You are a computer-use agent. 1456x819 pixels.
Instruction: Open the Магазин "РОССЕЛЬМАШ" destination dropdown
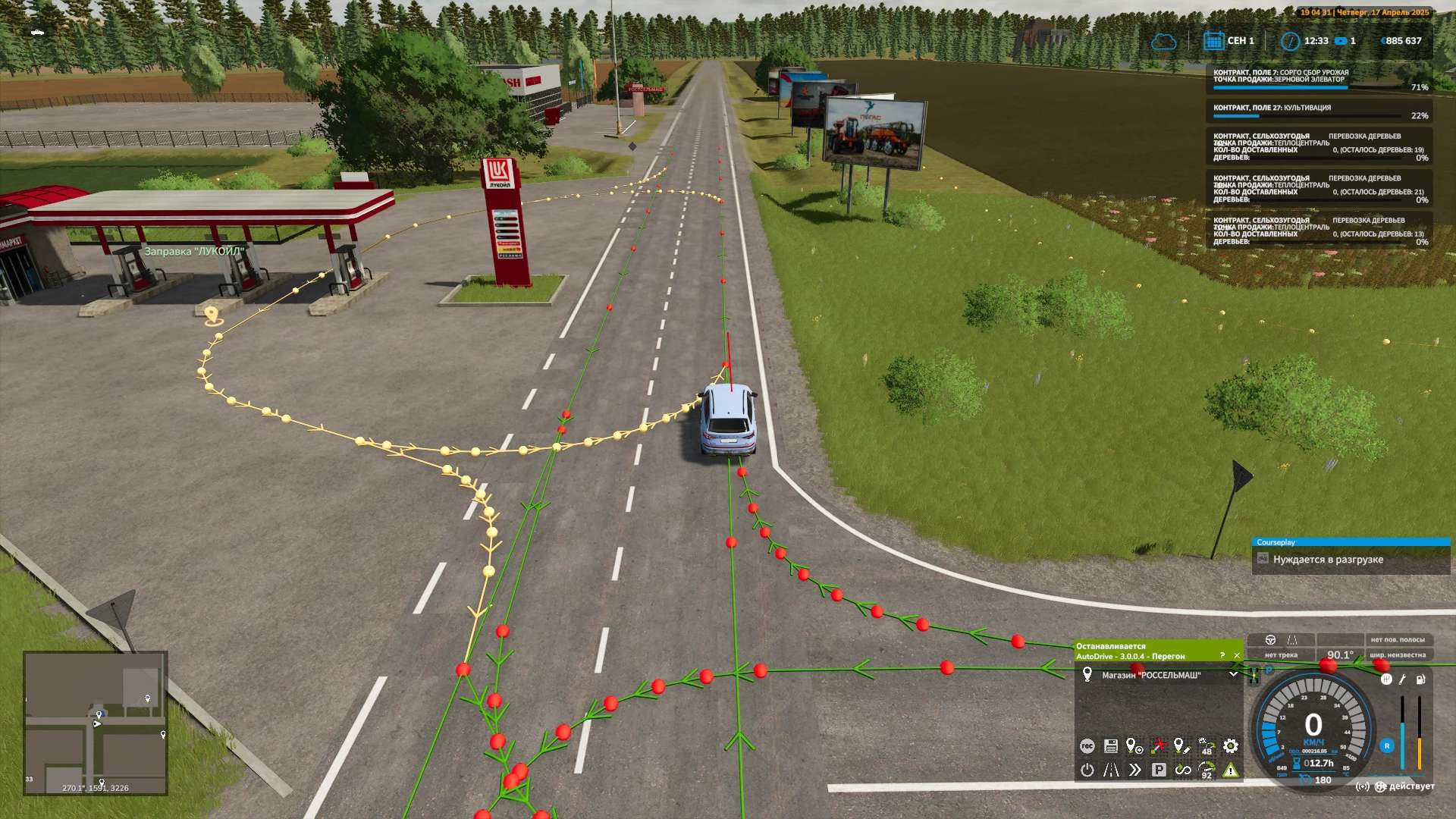point(1233,675)
